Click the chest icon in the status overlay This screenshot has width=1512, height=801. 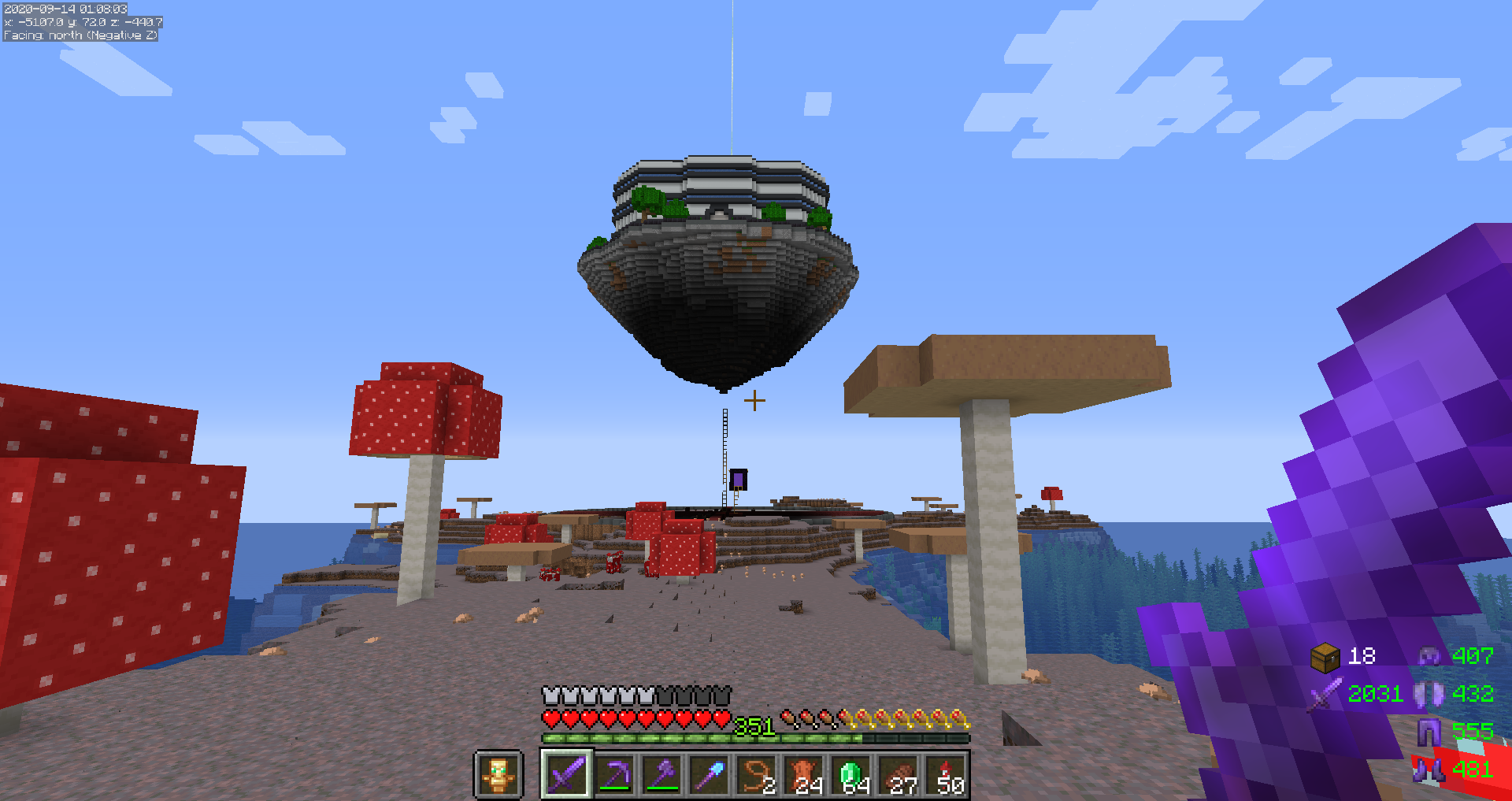[1325, 657]
